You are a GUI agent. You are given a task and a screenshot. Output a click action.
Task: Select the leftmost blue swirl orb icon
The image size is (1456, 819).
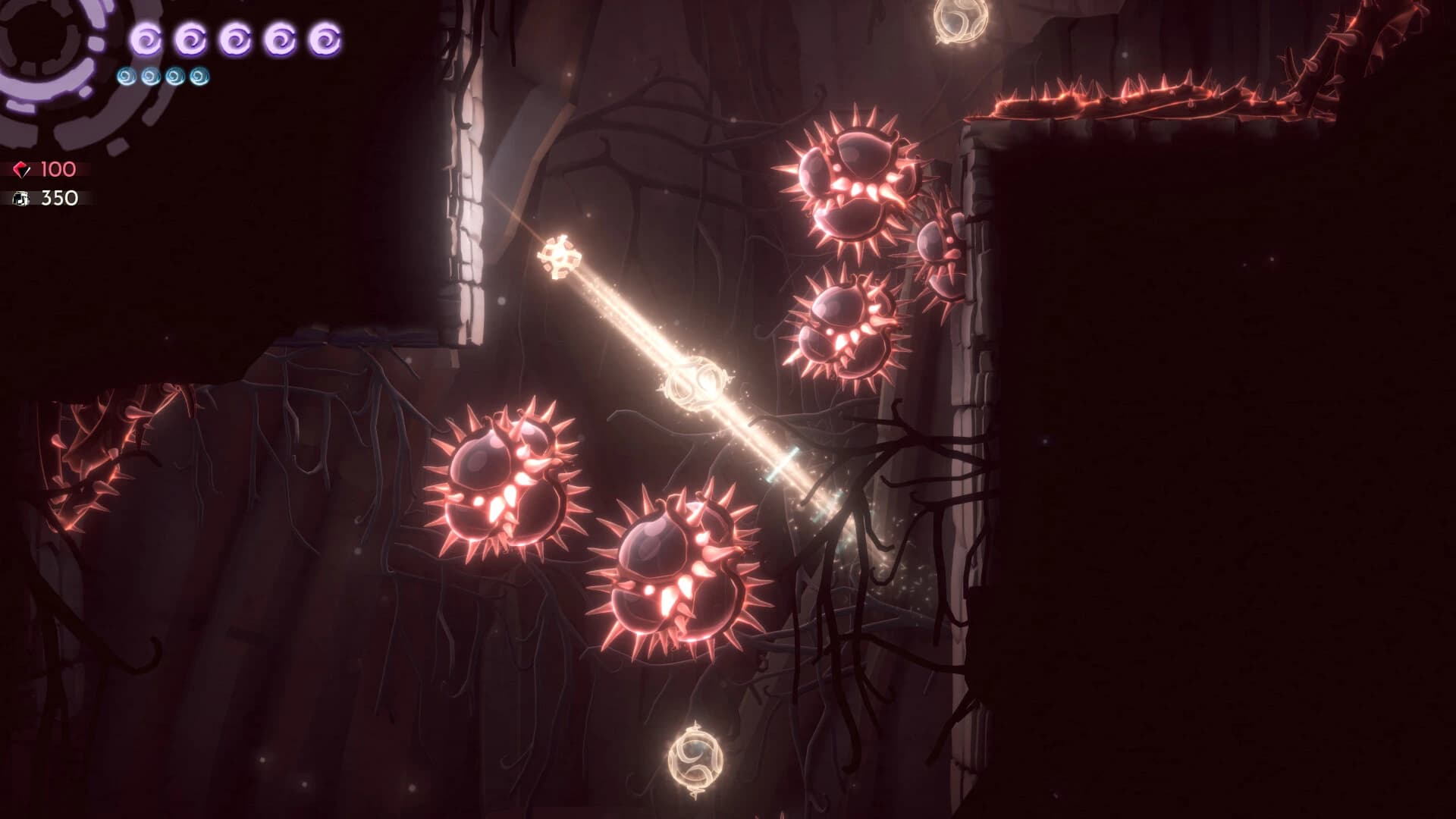[x=125, y=76]
